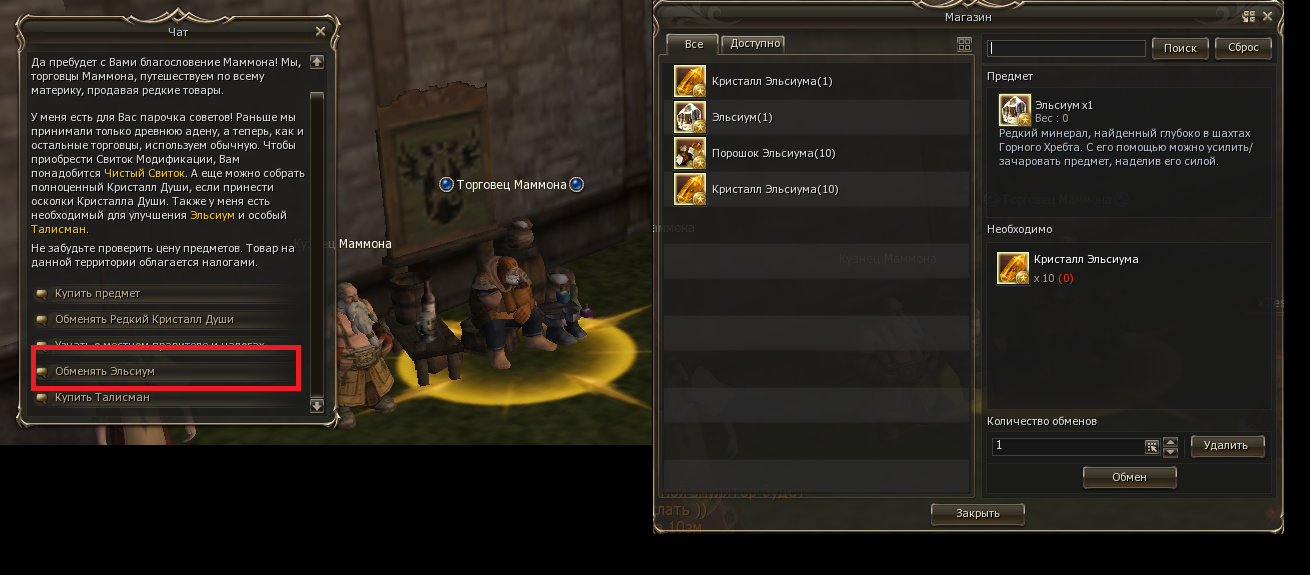Confirm the trade with Обмен button
Screen dimensions: 1310x575
coord(1129,478)
